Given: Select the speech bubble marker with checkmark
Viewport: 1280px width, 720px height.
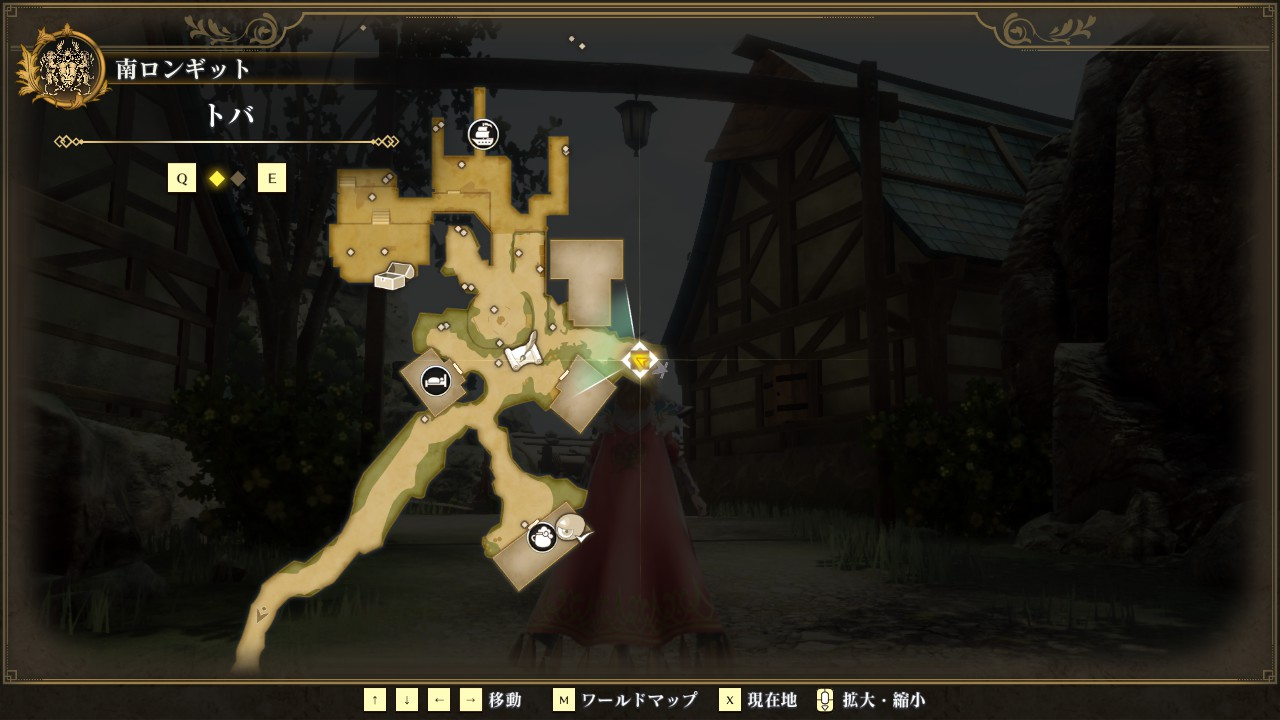Looking at the screenshot, I should point(571,528).
